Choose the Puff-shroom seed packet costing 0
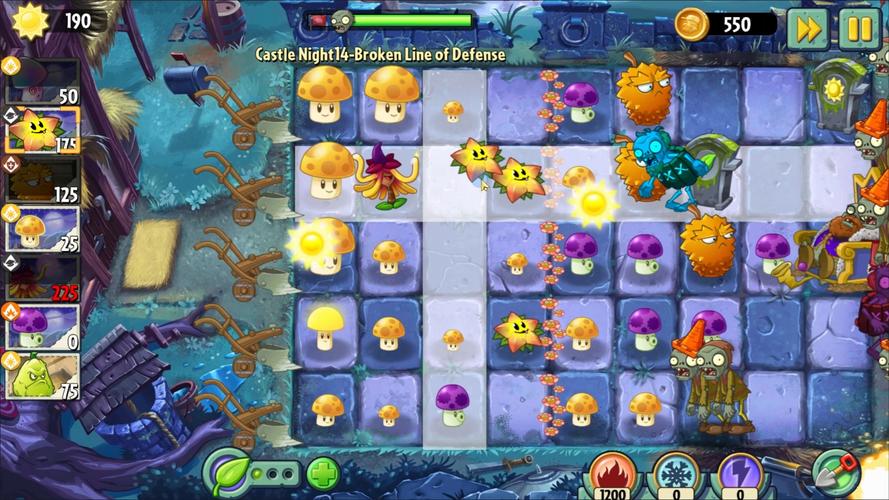889x500 pixels. point(42,326)
